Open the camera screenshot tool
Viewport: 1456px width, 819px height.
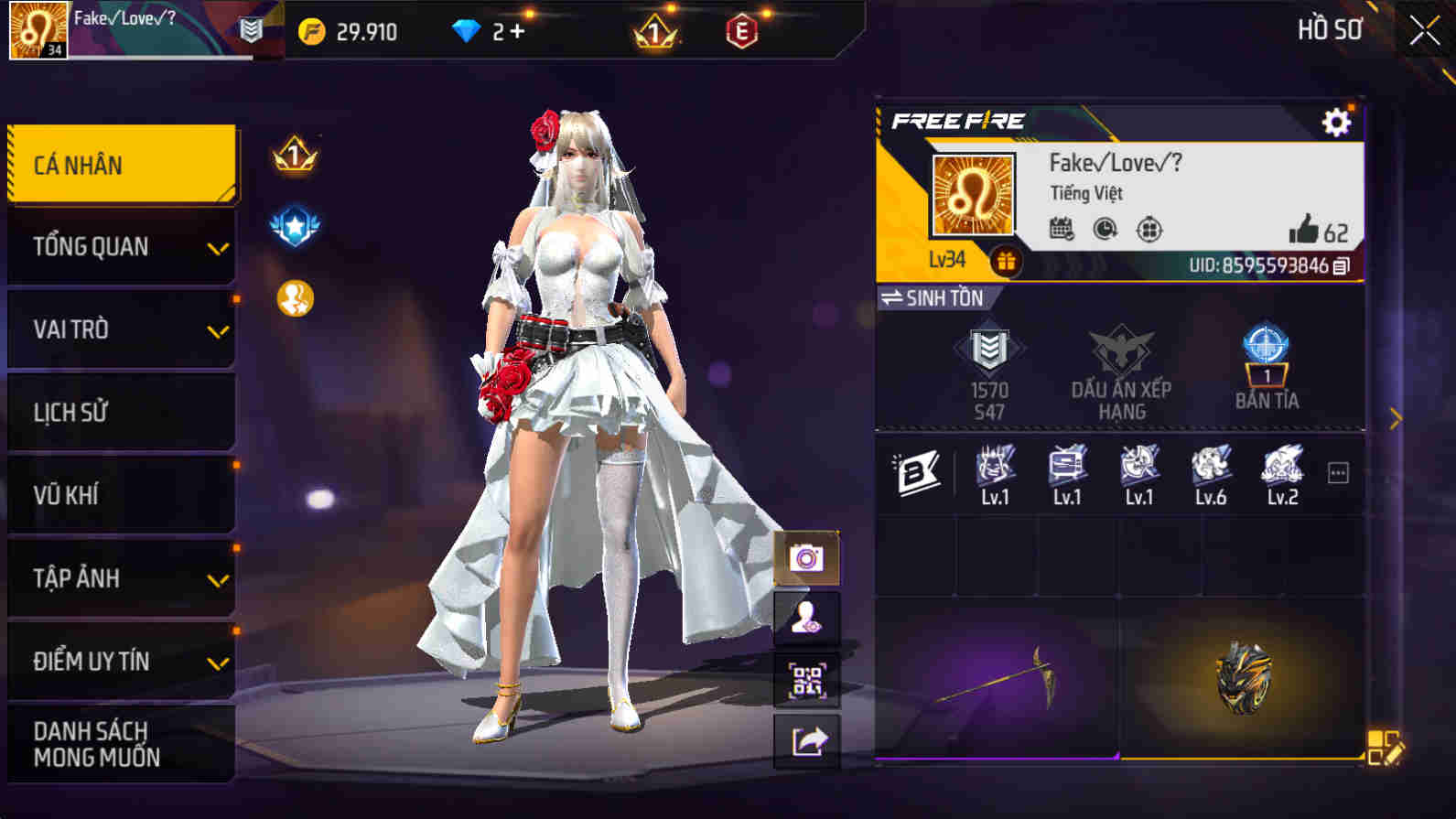[806, 558]
